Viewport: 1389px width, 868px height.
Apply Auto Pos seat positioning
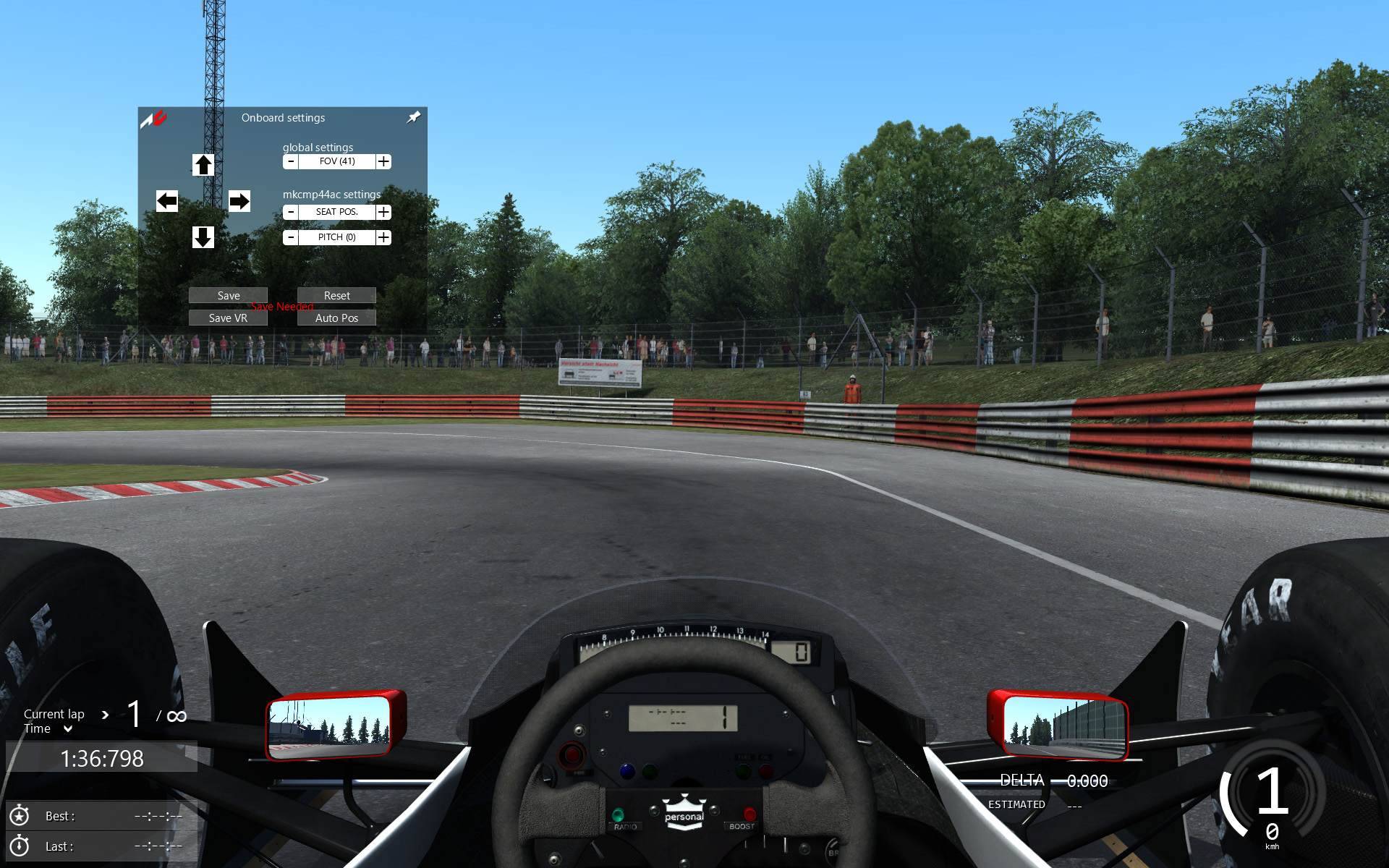click(x=336, y=318)
